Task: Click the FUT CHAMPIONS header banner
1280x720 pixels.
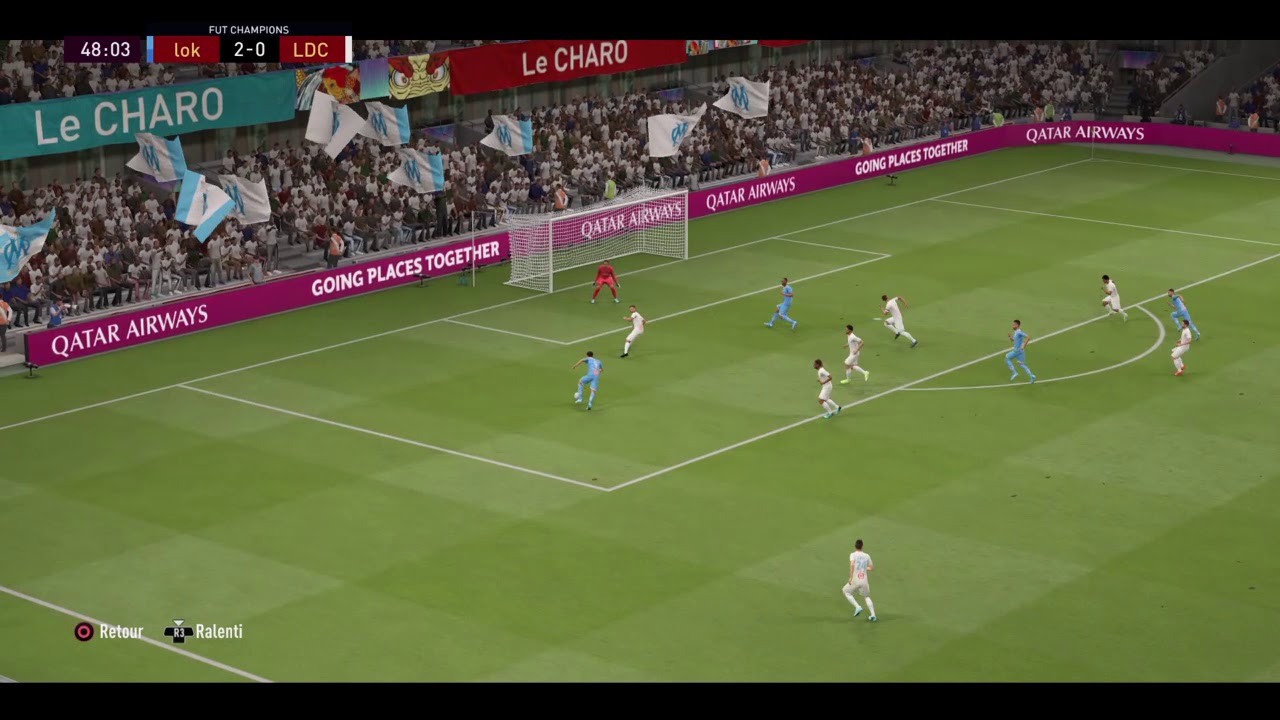Action: (247, 29)
